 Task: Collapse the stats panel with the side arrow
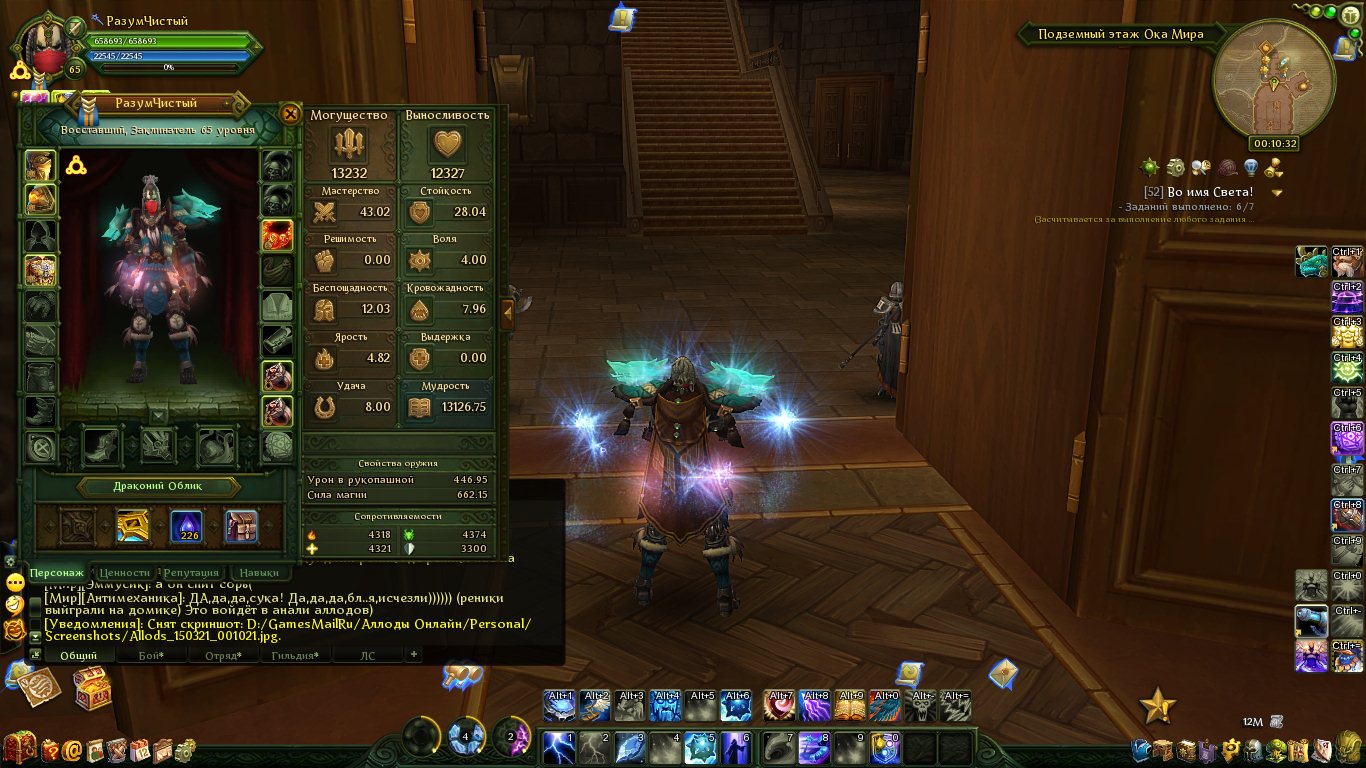pyautogui.click(x=508, y=312)
